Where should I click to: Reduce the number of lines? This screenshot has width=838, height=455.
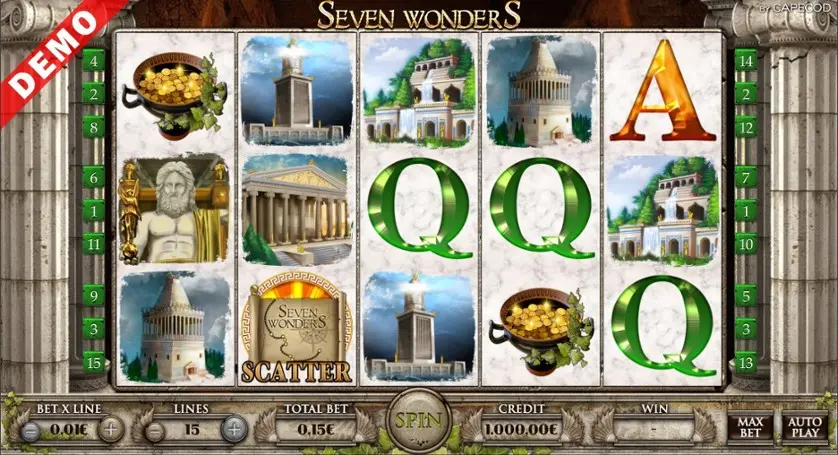[155, 431]
